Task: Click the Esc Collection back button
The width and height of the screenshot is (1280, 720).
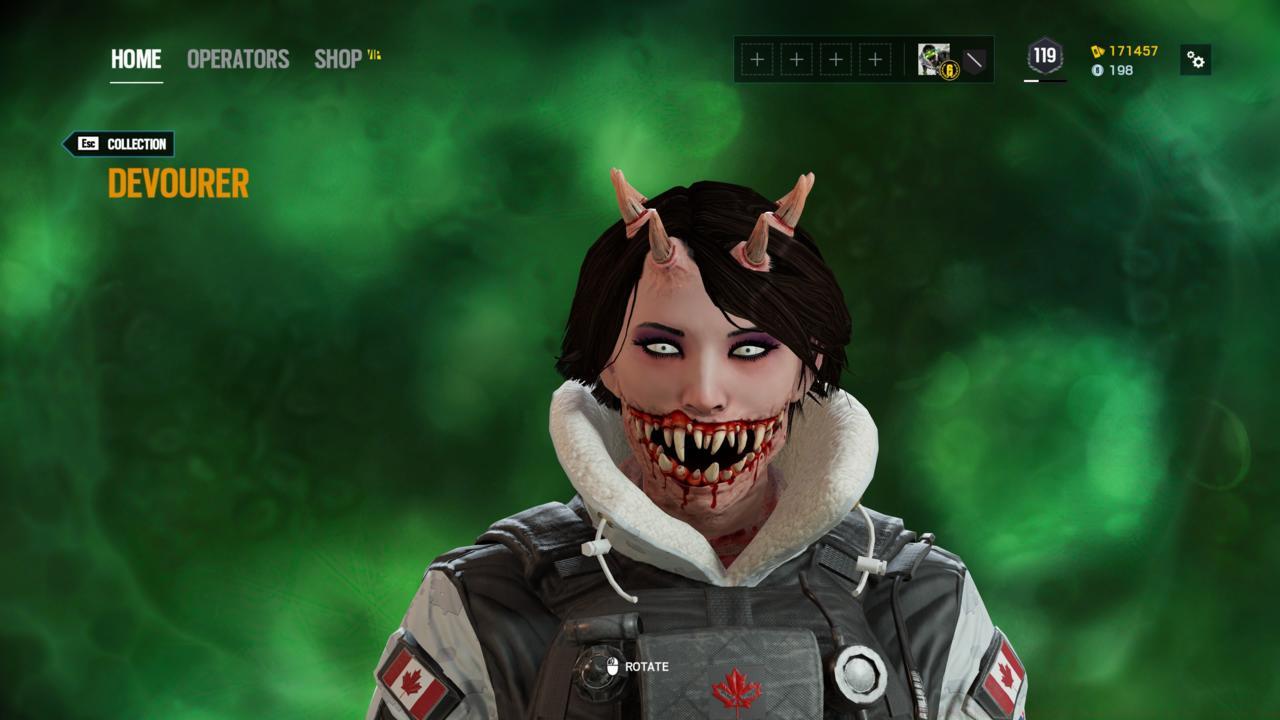Action: click(117, 144)
